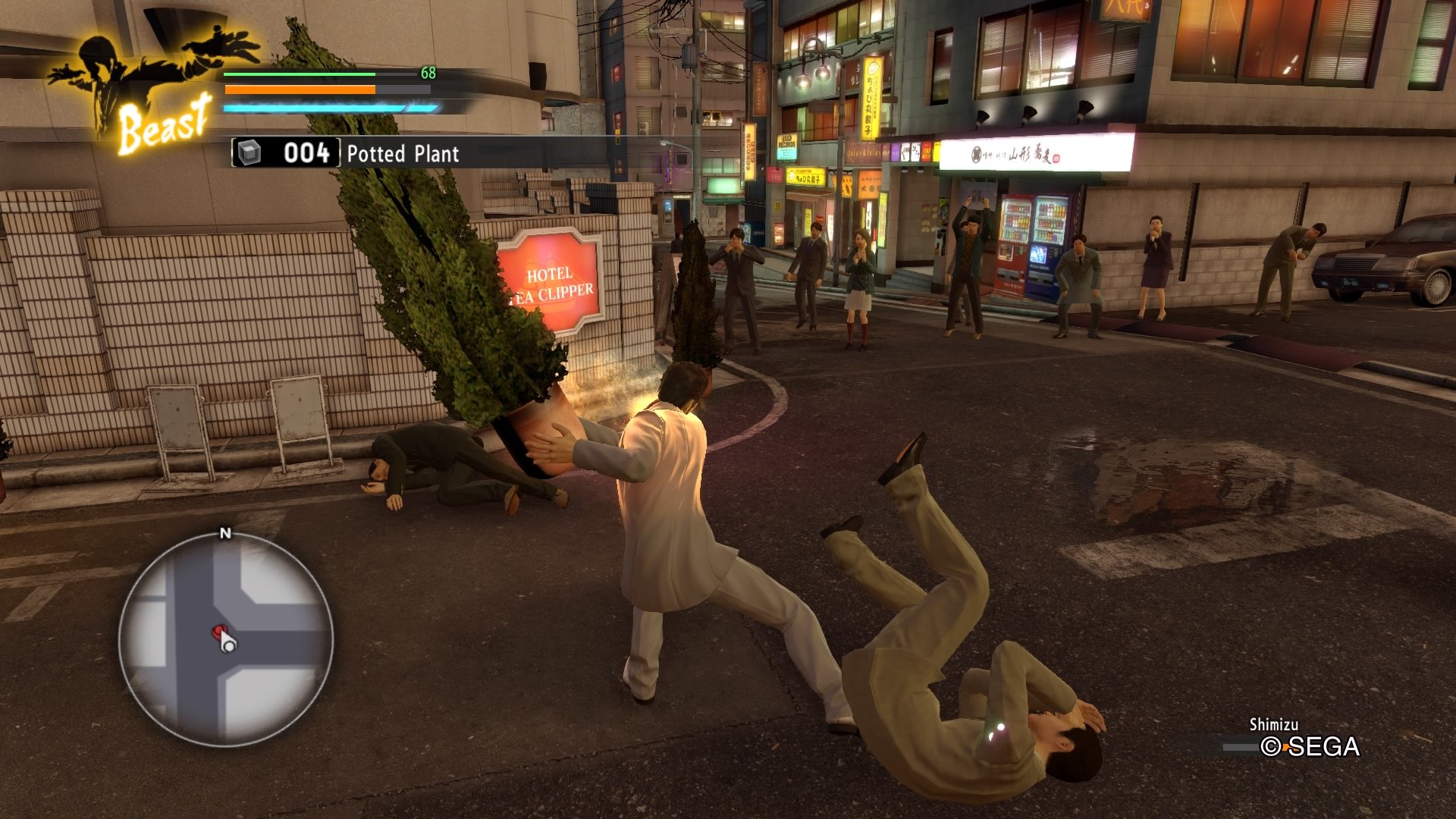Click the Potted Plant weapon icon
The height and width of the screenshot is (819, 1456).
249,153
